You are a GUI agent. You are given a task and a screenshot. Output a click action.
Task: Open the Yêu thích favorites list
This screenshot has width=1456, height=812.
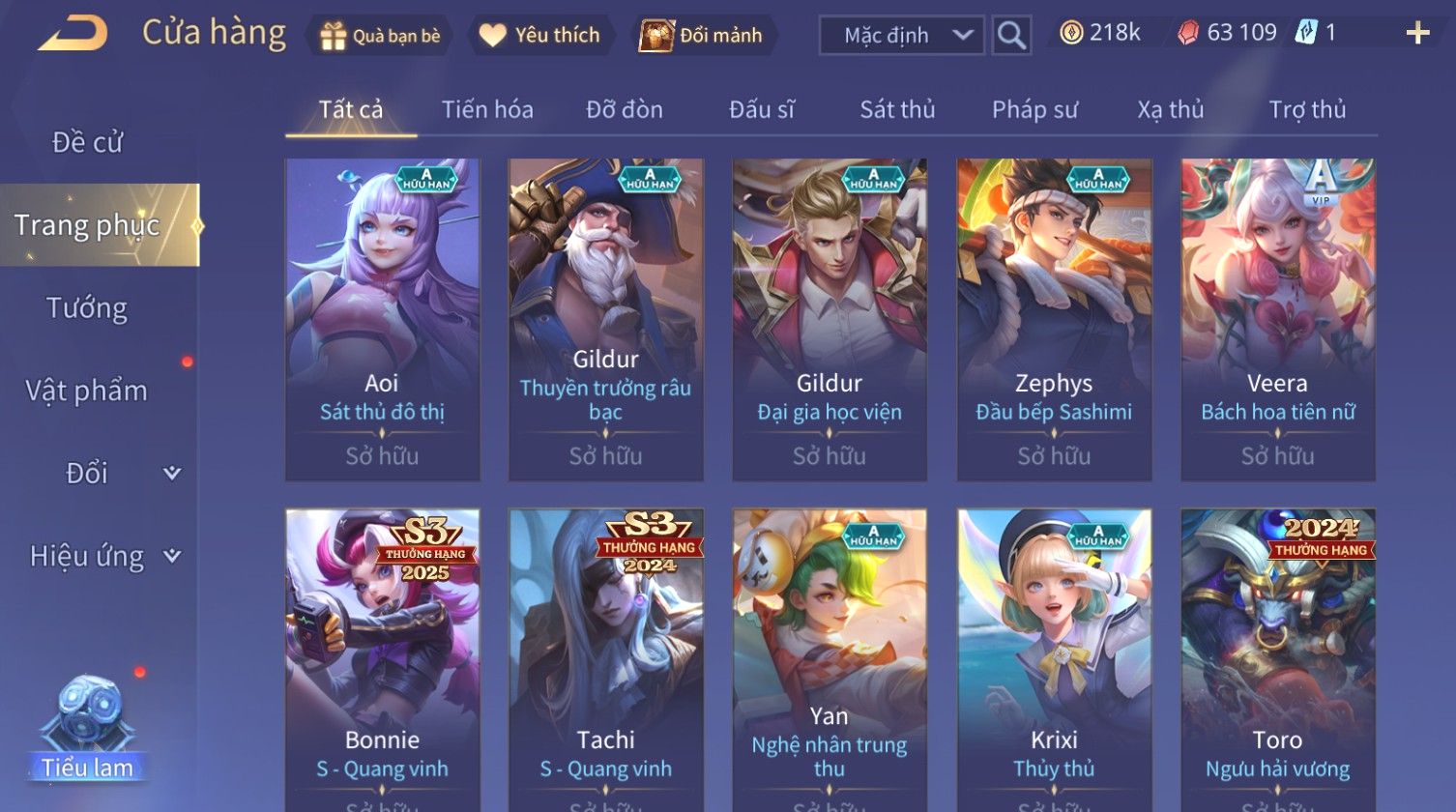point(540,36)
